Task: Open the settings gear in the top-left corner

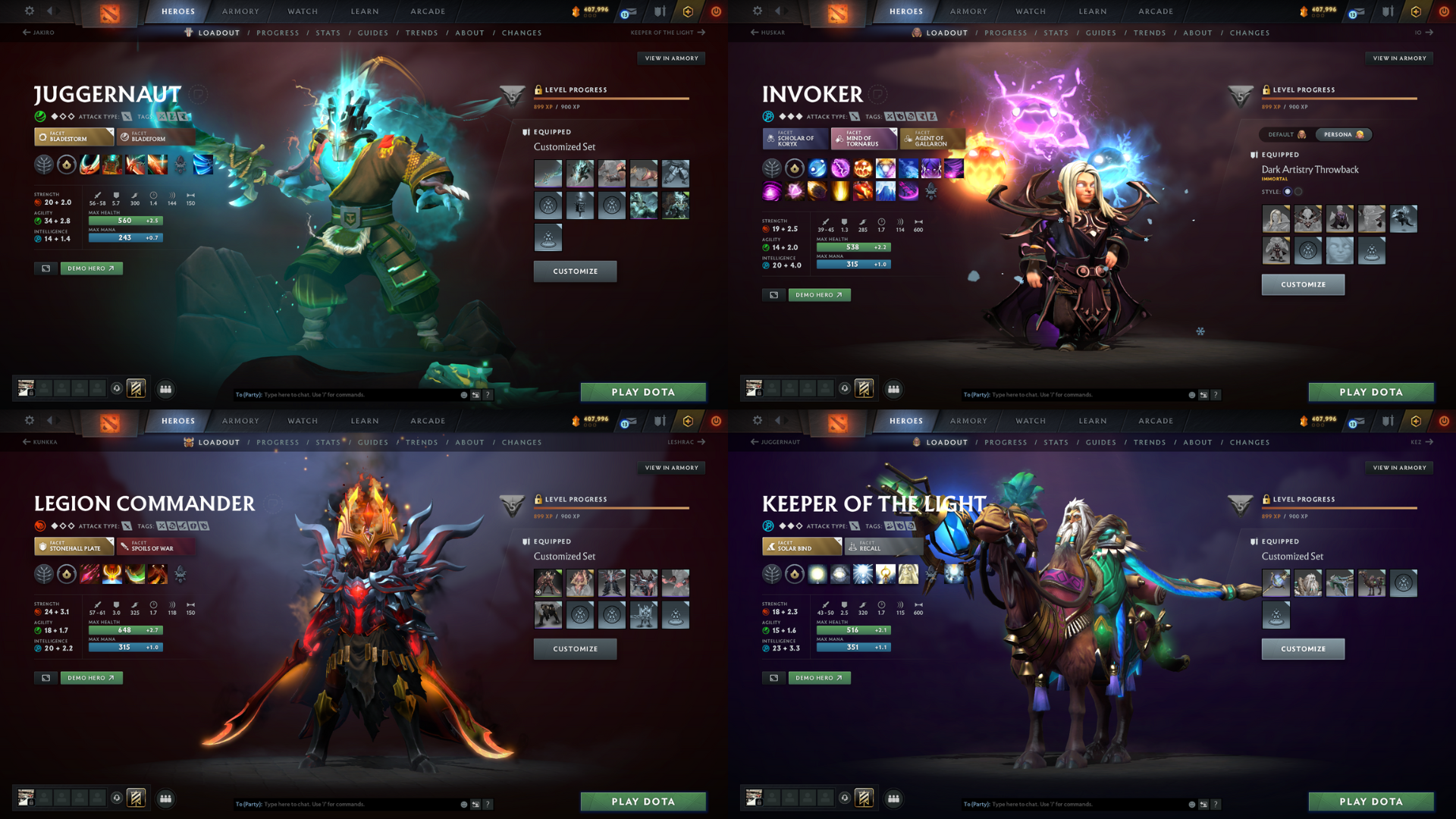Action: 29,11
